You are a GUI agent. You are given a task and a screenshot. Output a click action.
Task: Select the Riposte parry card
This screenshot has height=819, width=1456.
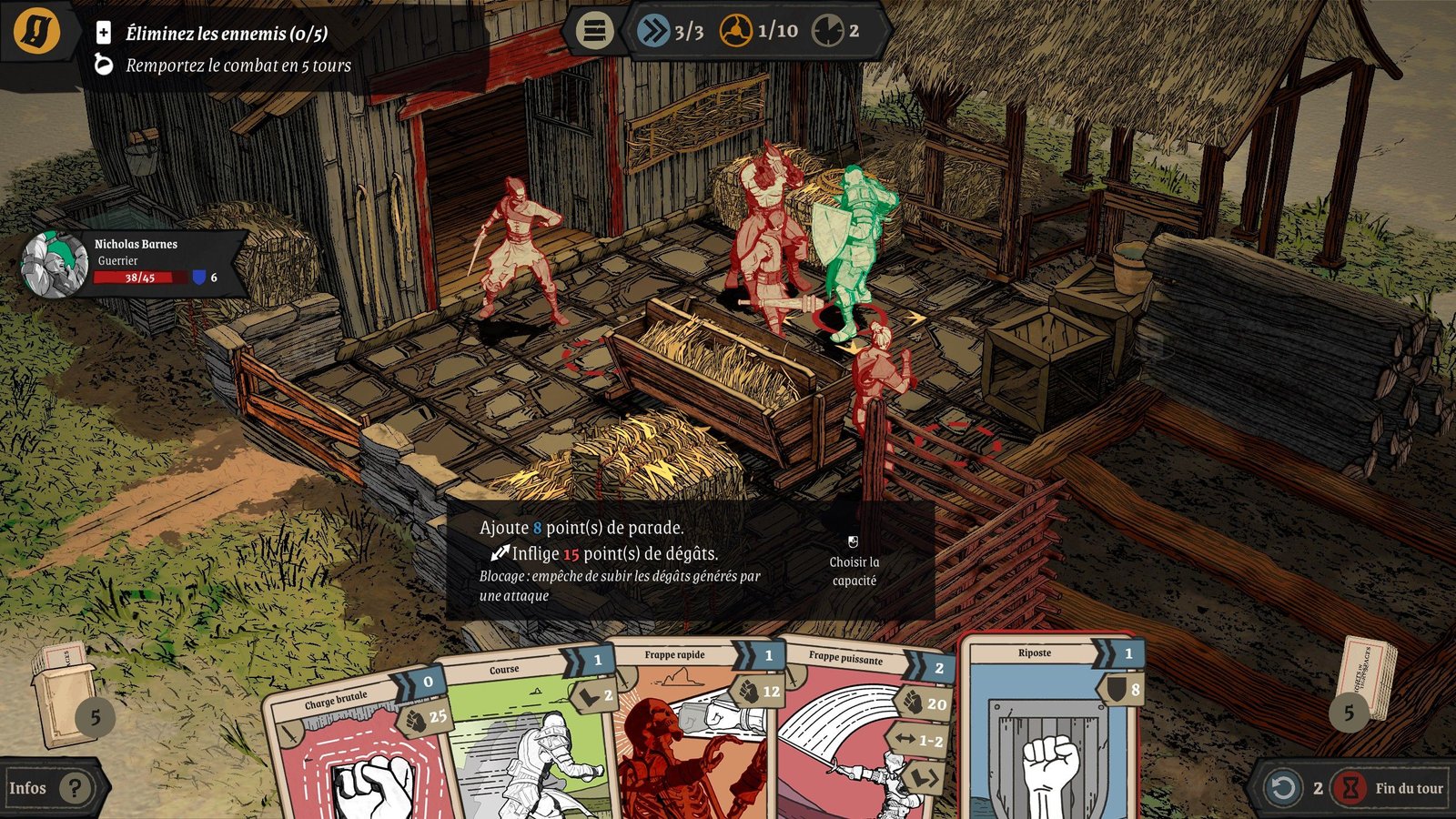pyautogui.click(x=1048, y=728)
